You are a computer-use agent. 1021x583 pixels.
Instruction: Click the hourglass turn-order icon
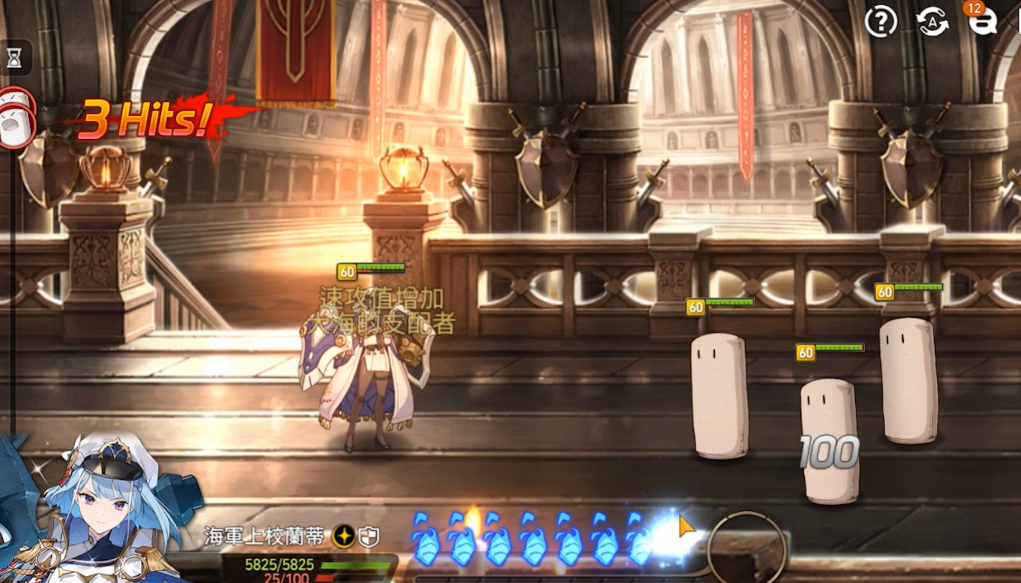coord(14,58)
